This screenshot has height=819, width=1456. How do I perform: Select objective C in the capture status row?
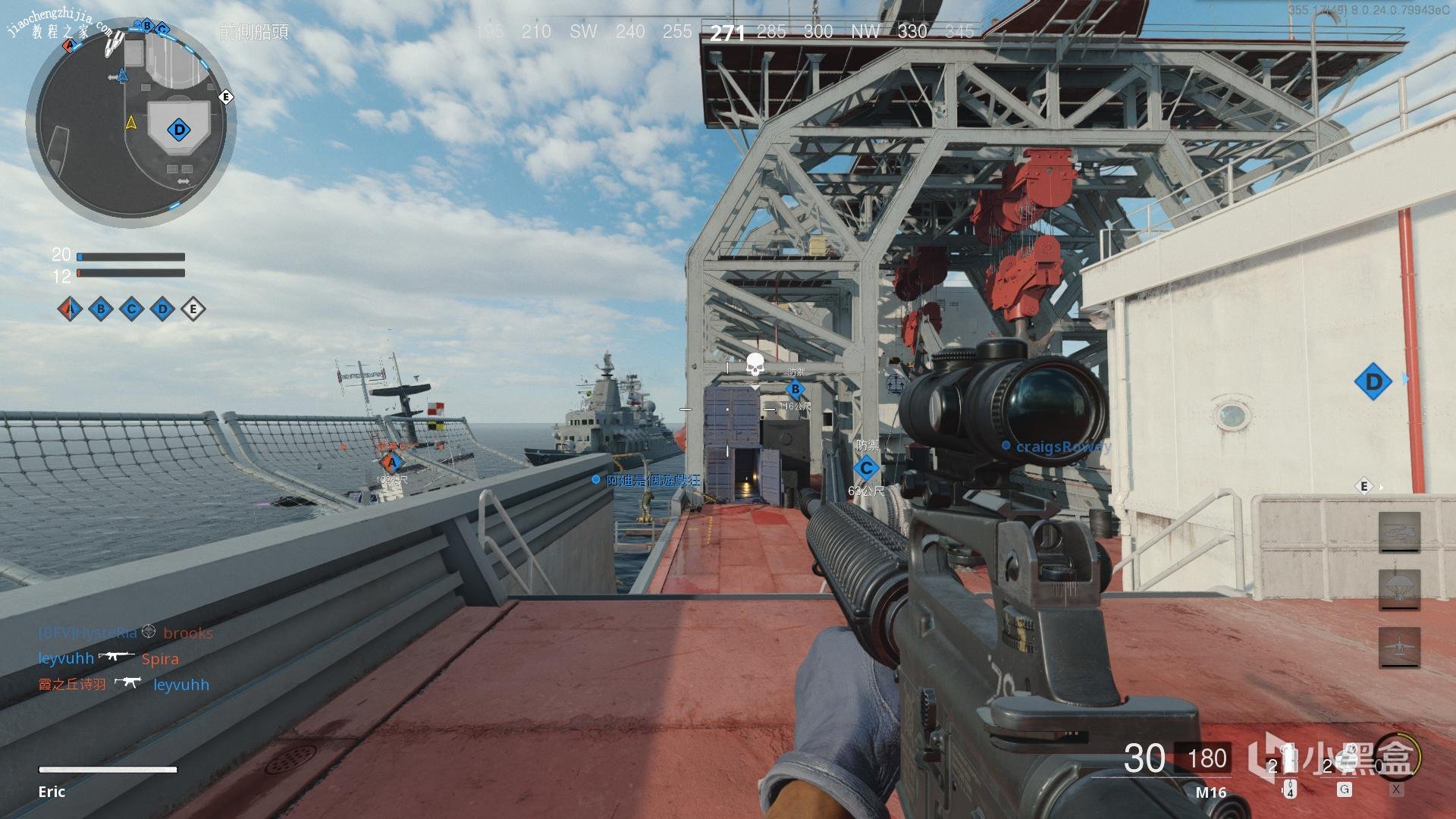click(x=132, y=309)
